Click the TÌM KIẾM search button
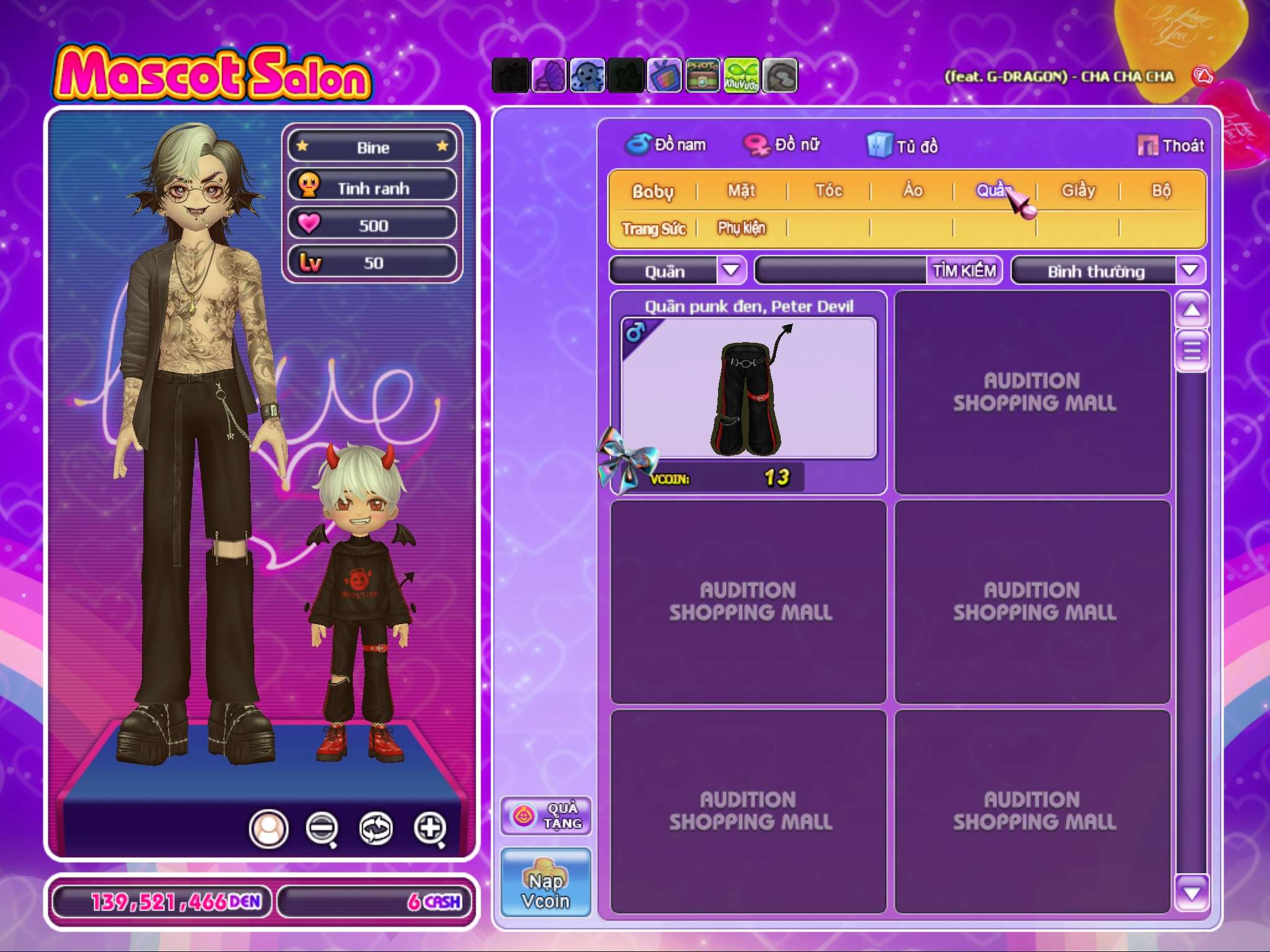 click(x=964, y=271)
